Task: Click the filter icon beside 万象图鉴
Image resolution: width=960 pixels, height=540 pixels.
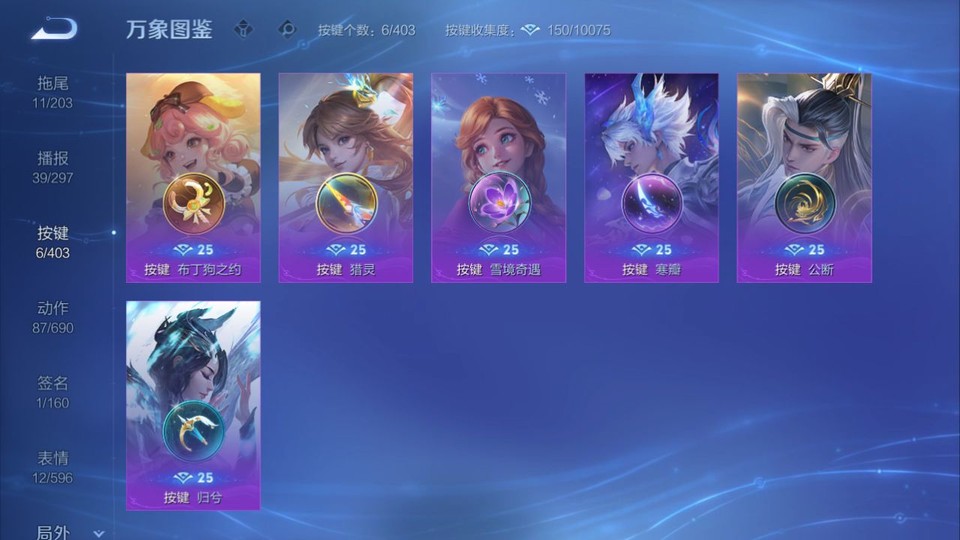Action: click(243, 29)
